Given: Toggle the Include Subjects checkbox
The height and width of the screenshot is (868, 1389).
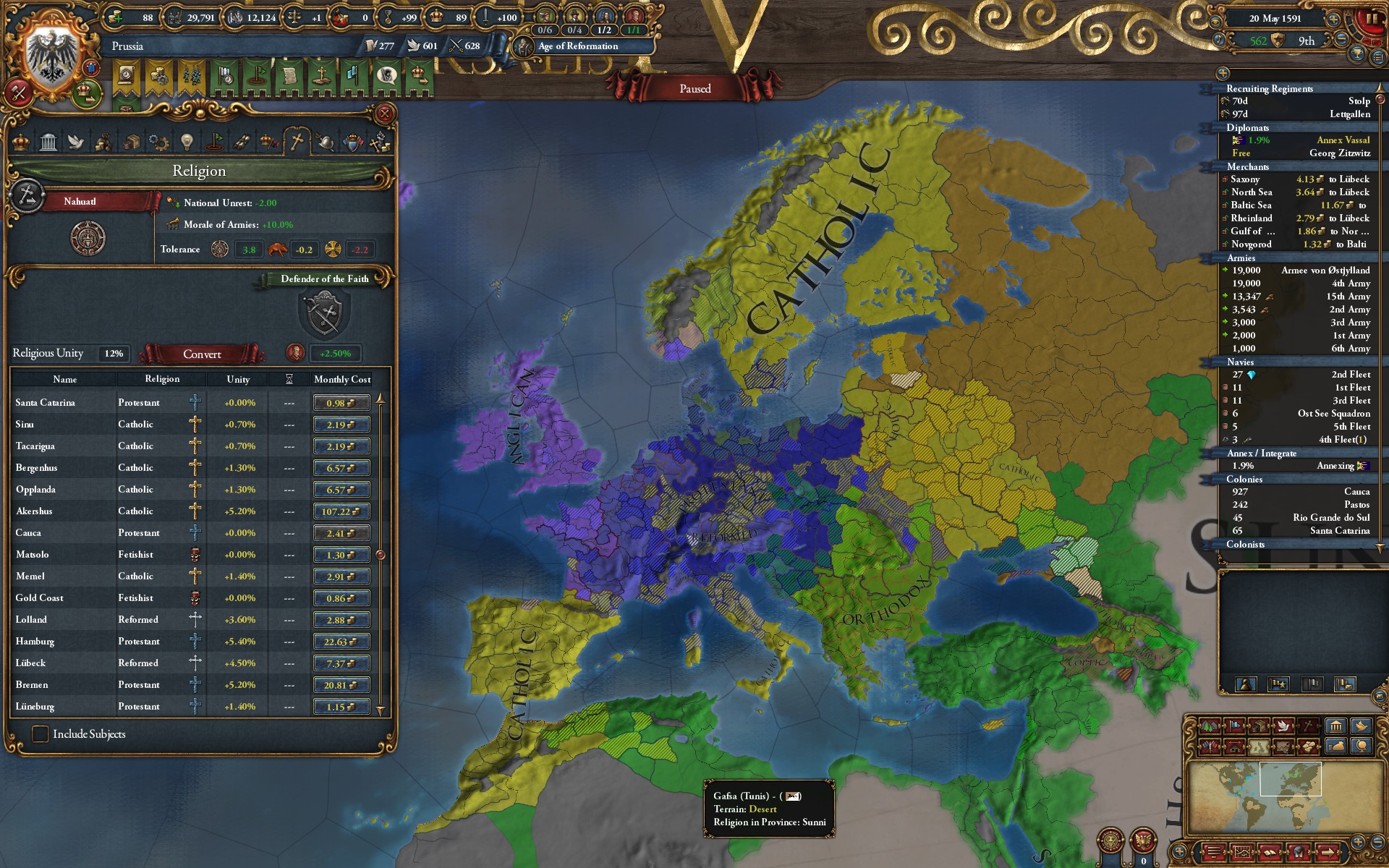Looking at the screenshot, I should point(43,734).
